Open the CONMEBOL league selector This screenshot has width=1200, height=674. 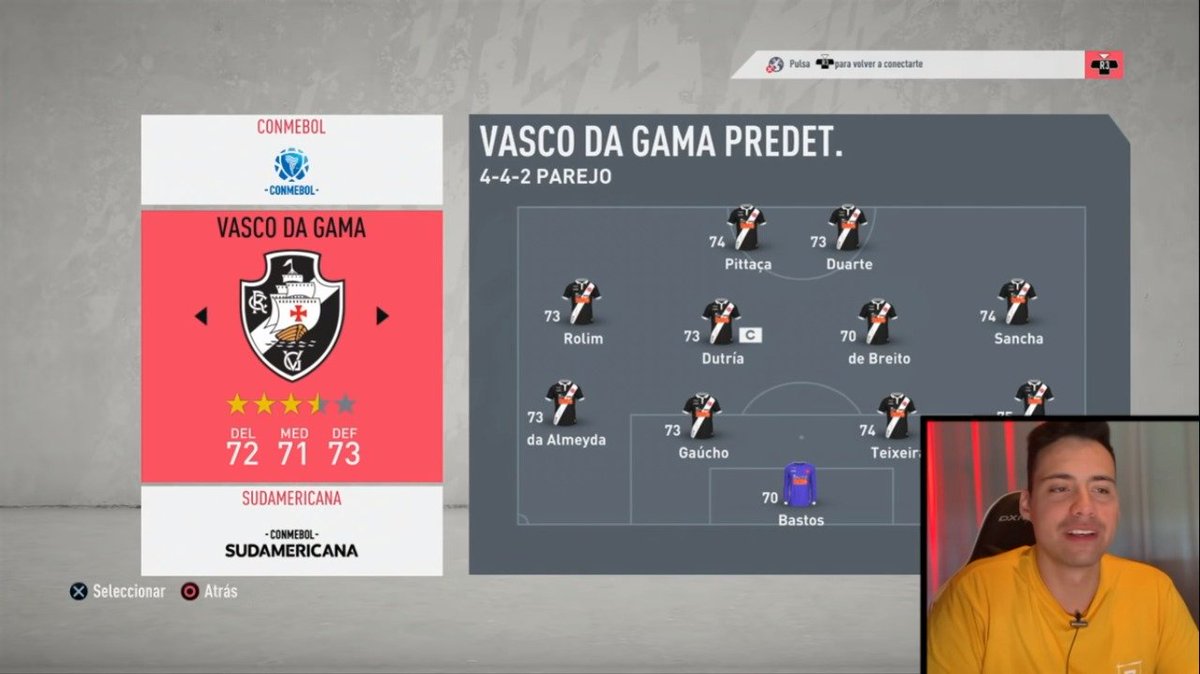pos(292,159)
